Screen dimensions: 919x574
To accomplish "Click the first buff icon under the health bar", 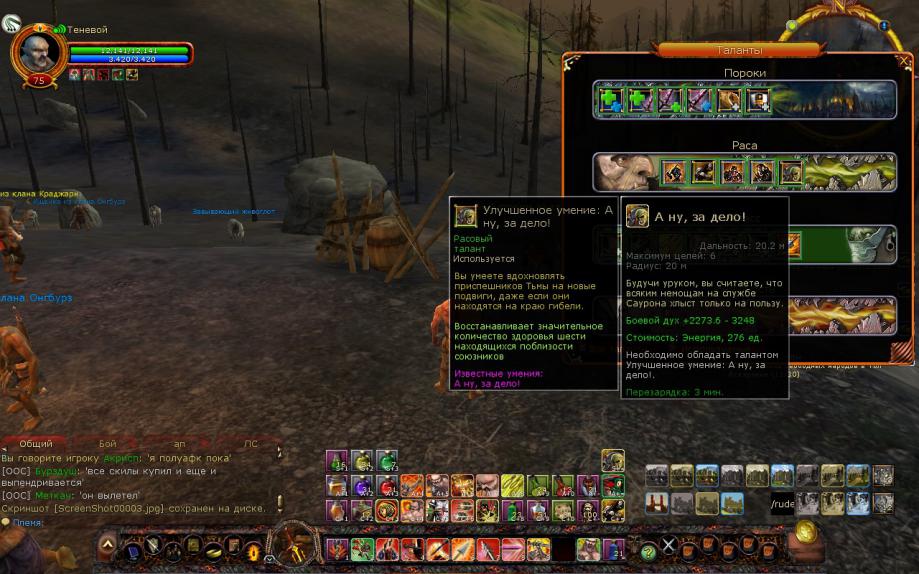I will pyautogui.click(x=74, y=75).
